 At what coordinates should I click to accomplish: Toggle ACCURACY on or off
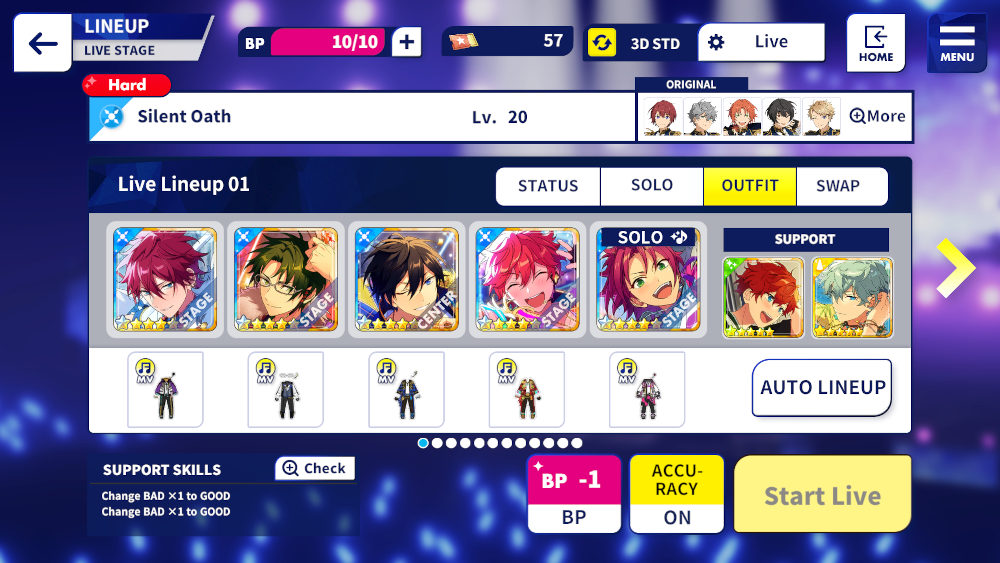click(x=676, y=494)
